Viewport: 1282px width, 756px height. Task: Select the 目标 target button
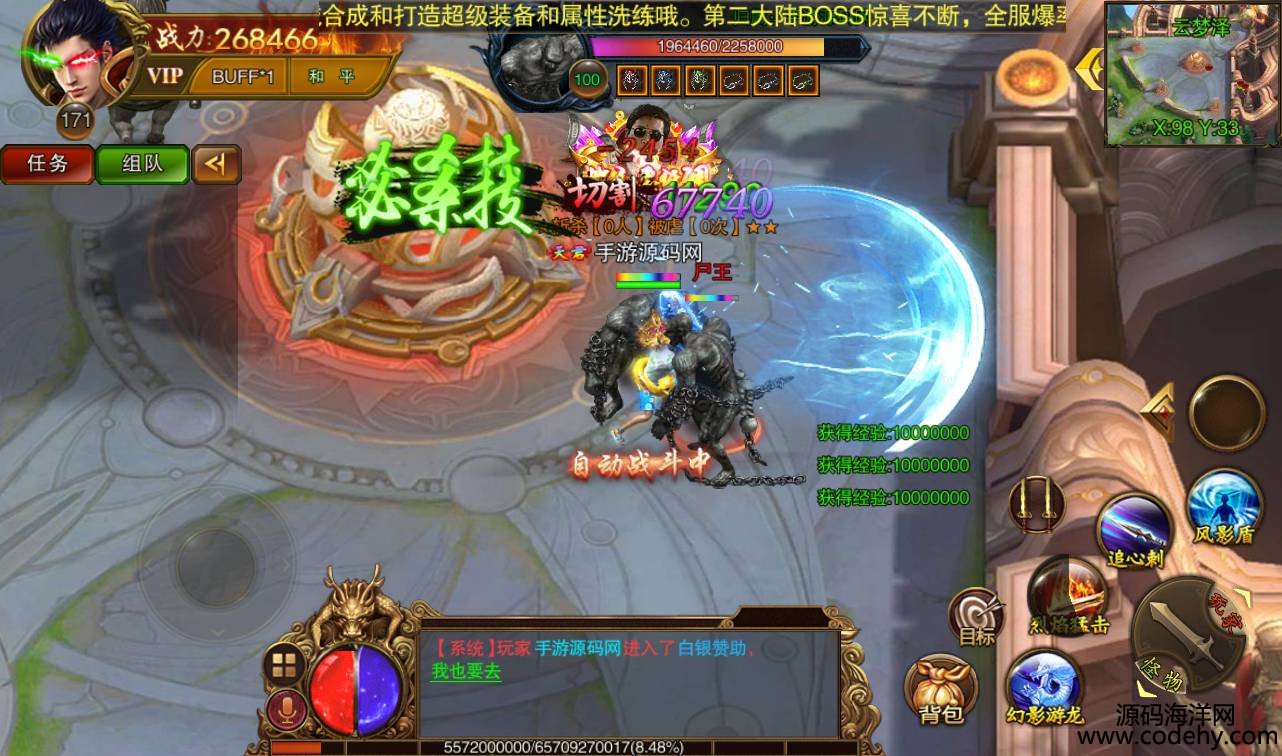[975, 617]
